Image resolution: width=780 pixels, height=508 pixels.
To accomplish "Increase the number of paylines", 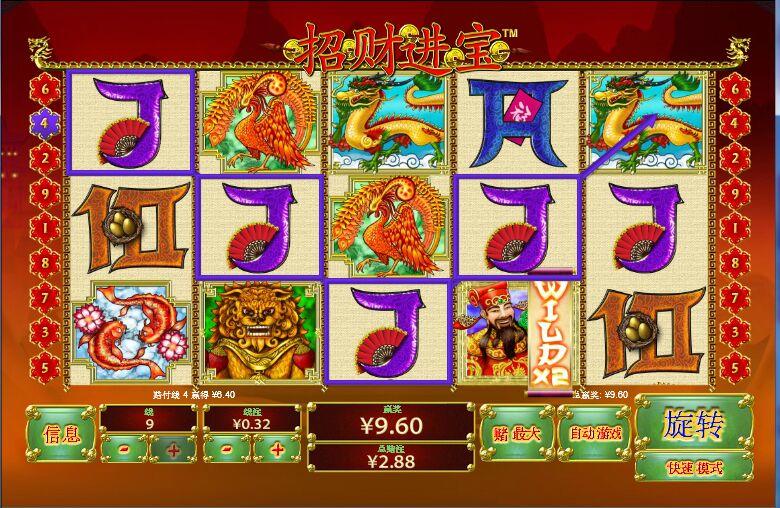I will pyautogui.click(x=173, y=449).
